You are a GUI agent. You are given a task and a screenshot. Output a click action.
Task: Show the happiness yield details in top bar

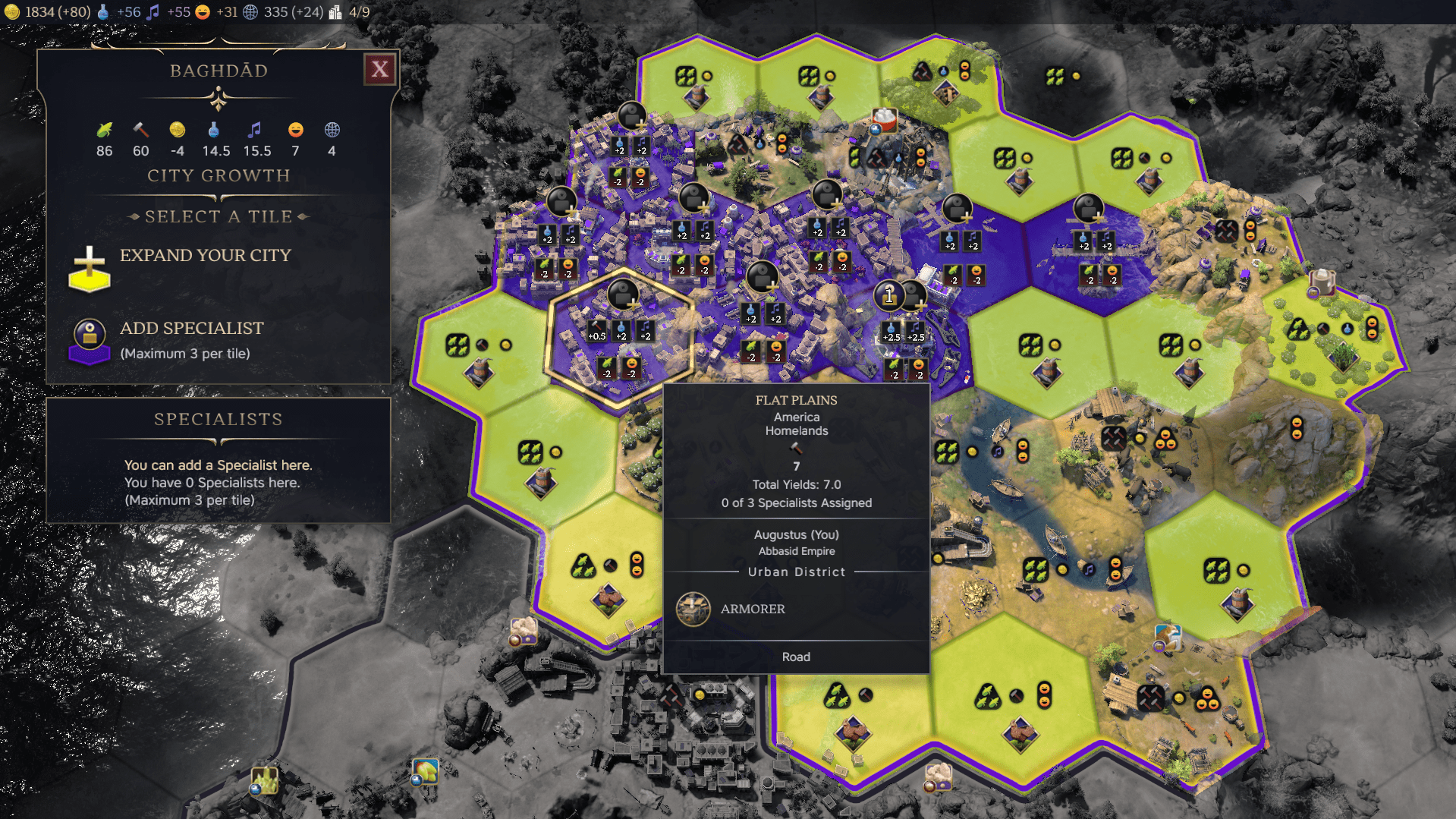tap(216, 12)
